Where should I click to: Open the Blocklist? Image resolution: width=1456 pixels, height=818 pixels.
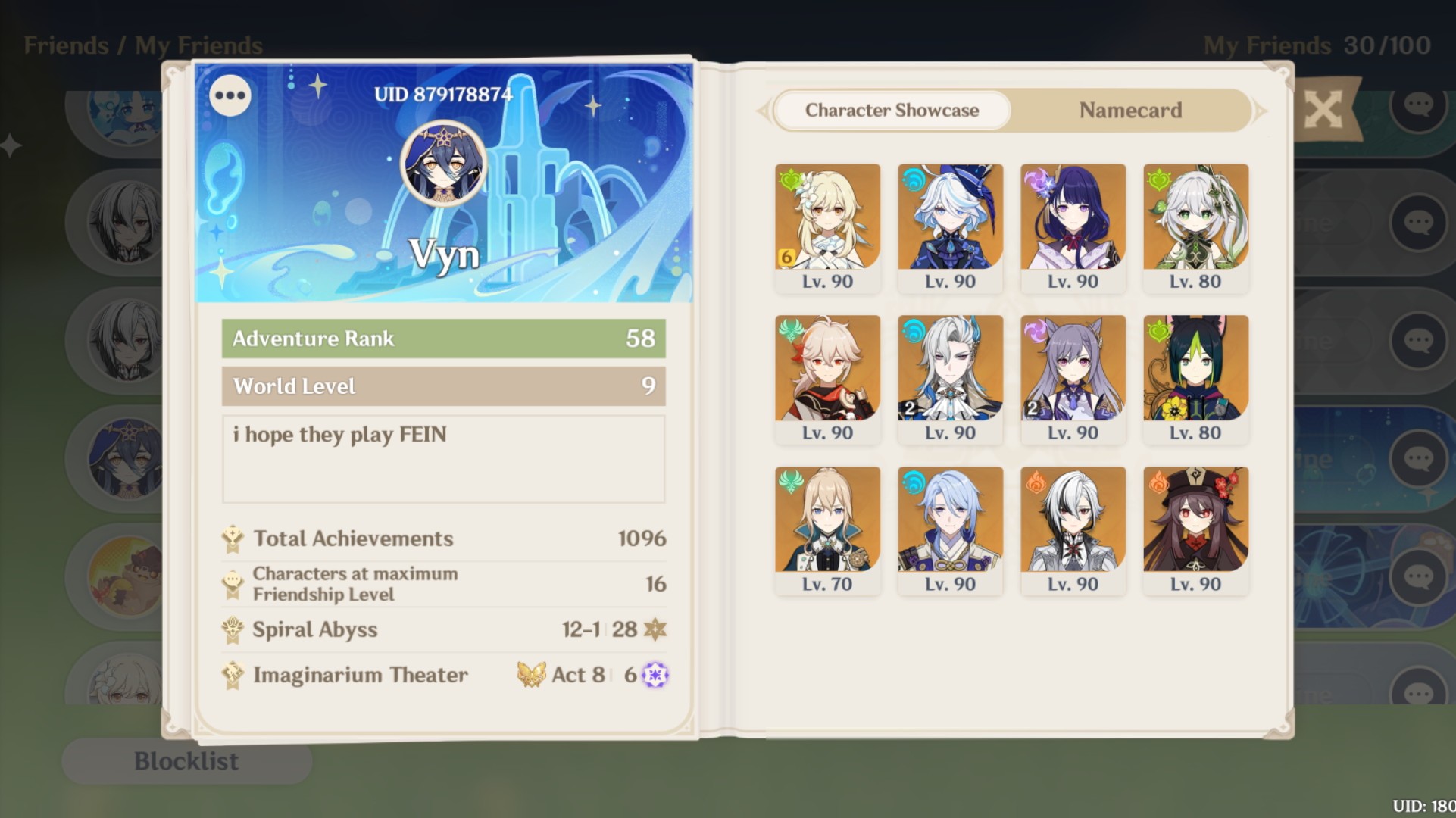(186, 760)
